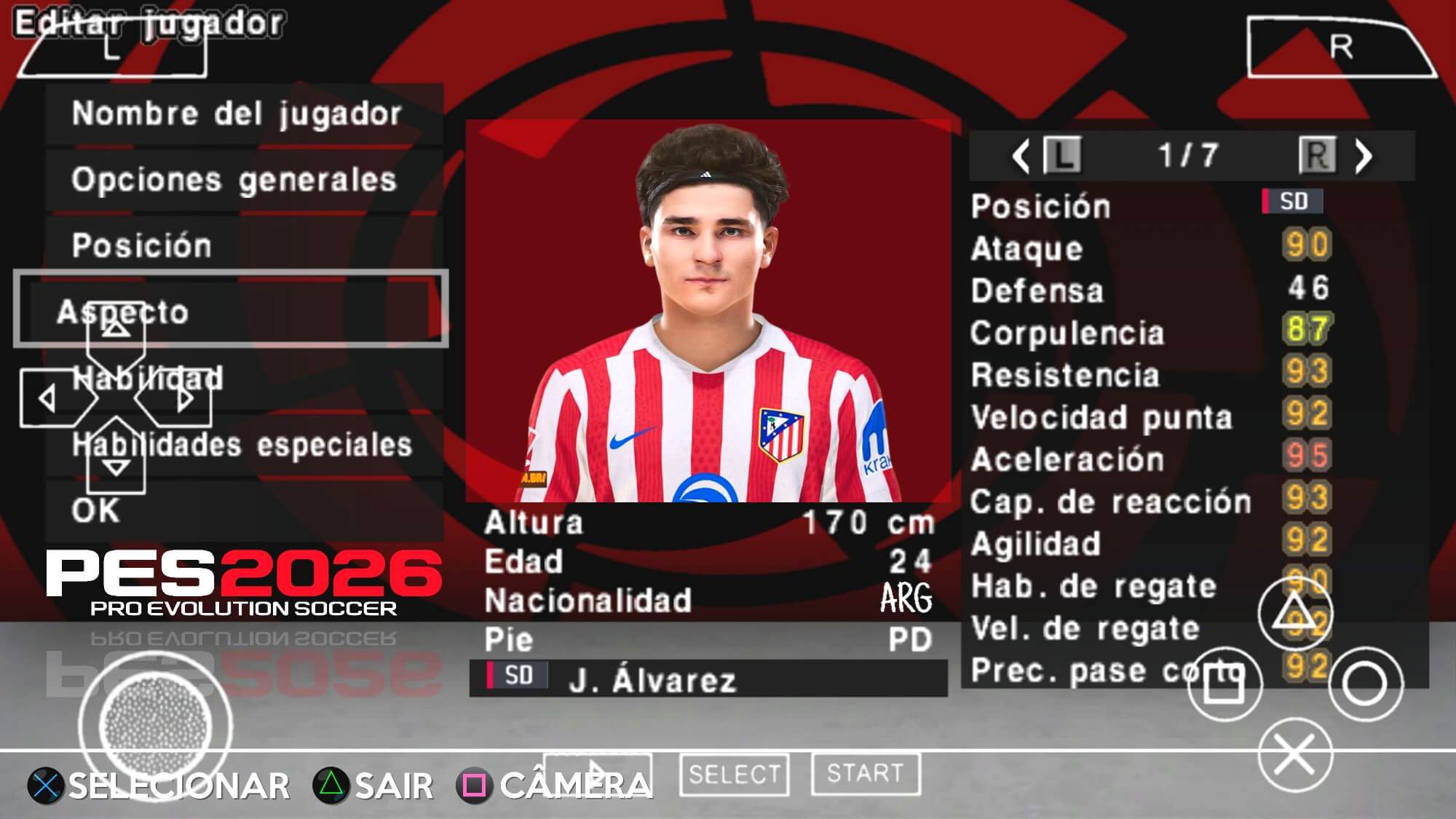Open the highlighted Aspecto option
This screenshot has height=819, width=1456.
[x=231, y=311]
